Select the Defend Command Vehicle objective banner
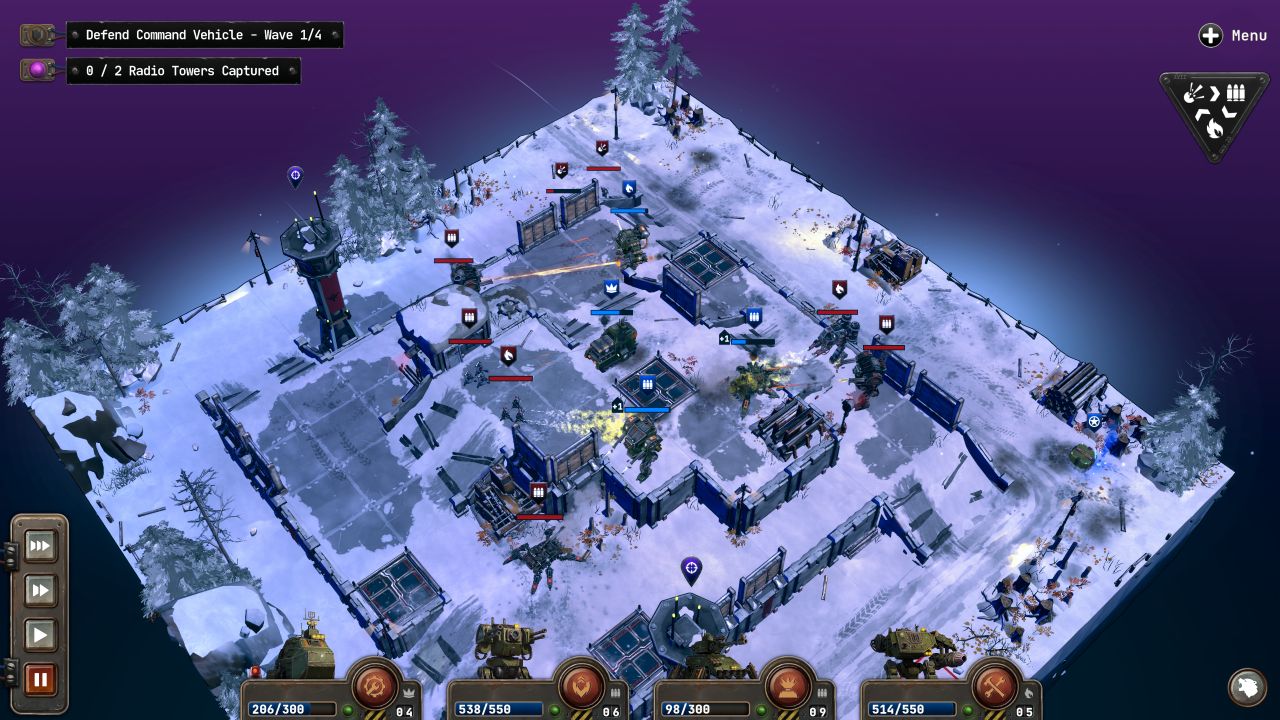Viewport: 1280px width, 720px height. click(205, 35)
